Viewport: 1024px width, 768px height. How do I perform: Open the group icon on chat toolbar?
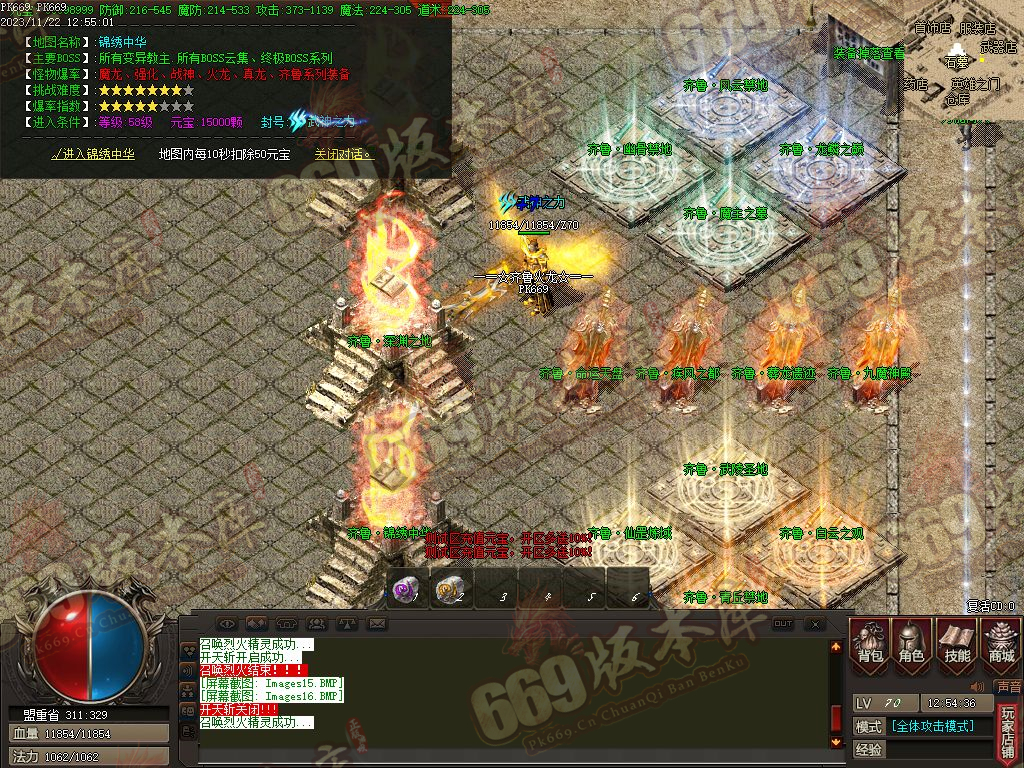click(317, 624)
